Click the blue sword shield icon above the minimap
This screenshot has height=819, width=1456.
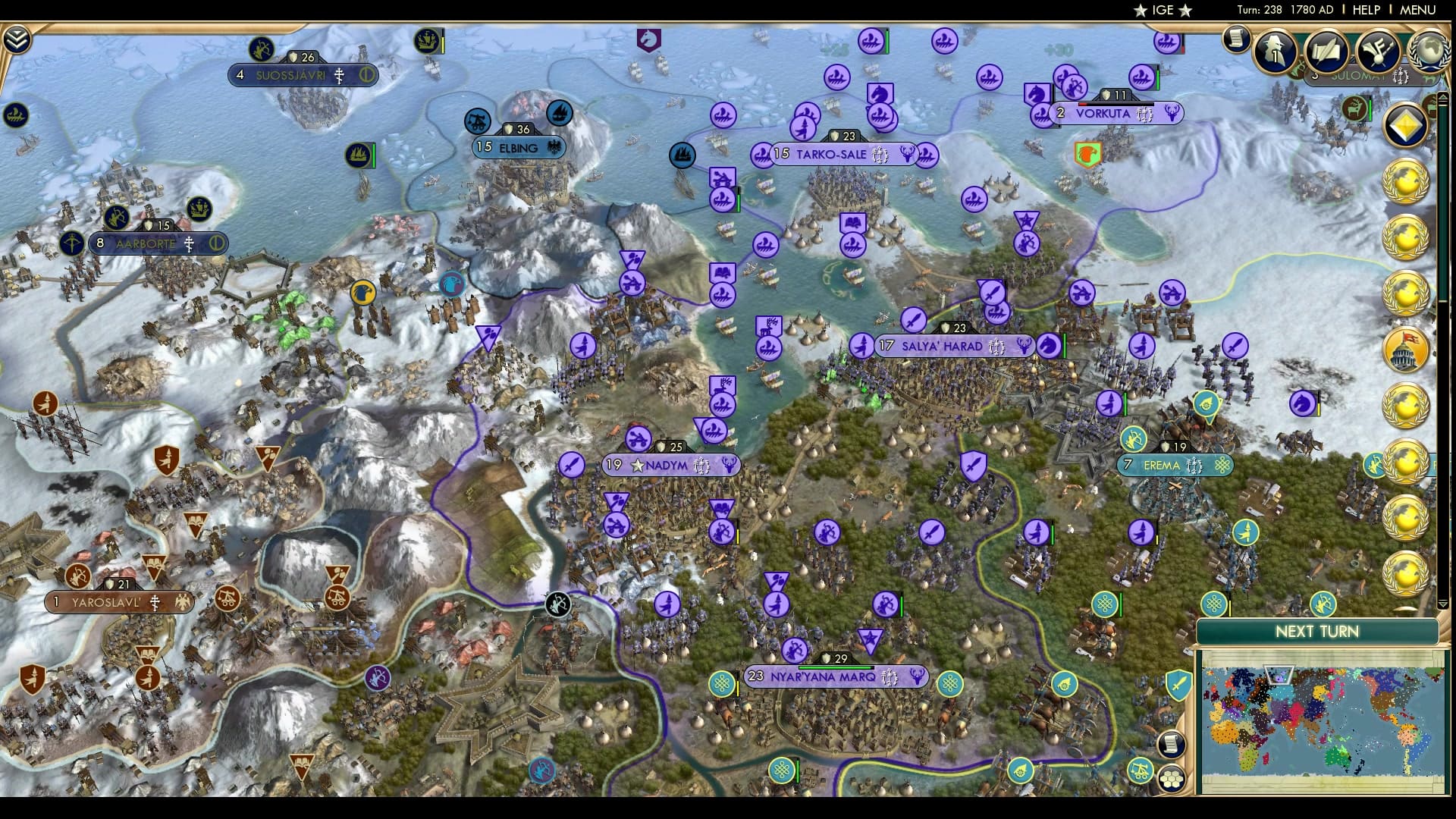point(1178,685)
